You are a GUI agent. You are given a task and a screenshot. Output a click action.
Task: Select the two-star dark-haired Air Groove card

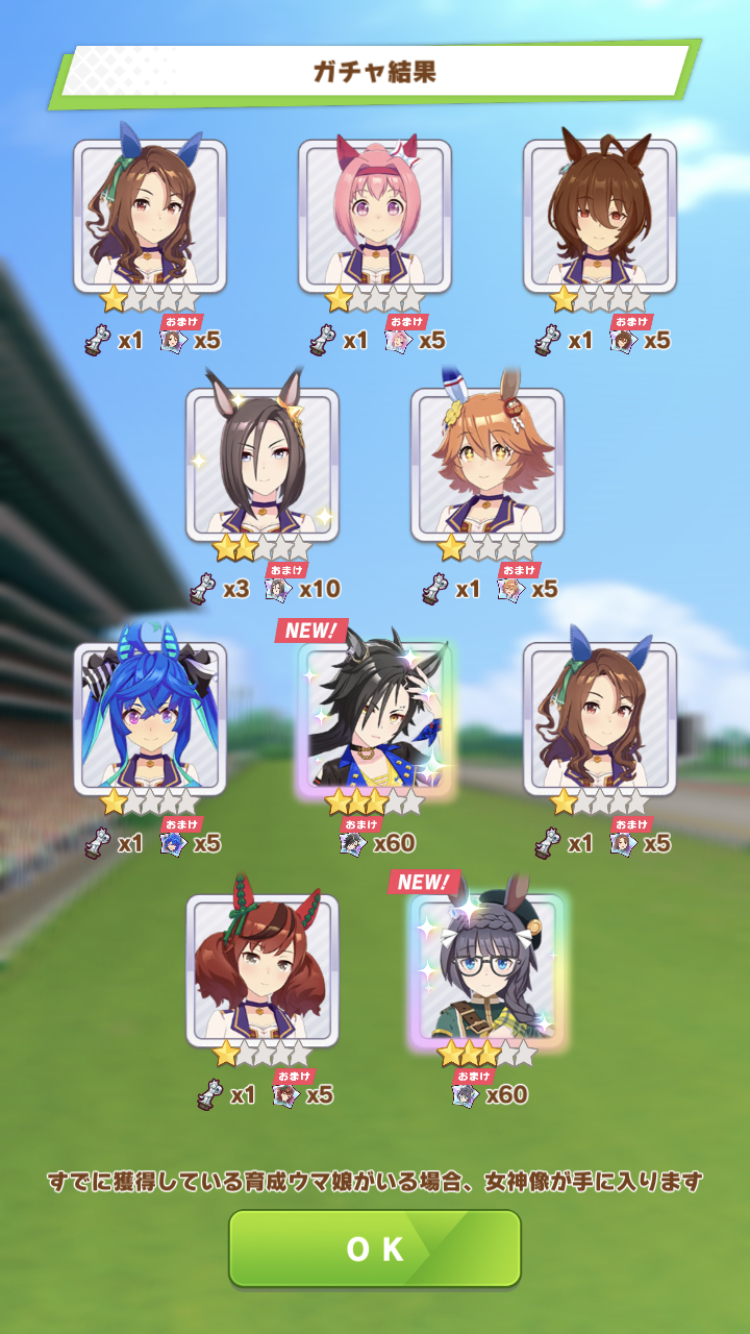[262, 463]
